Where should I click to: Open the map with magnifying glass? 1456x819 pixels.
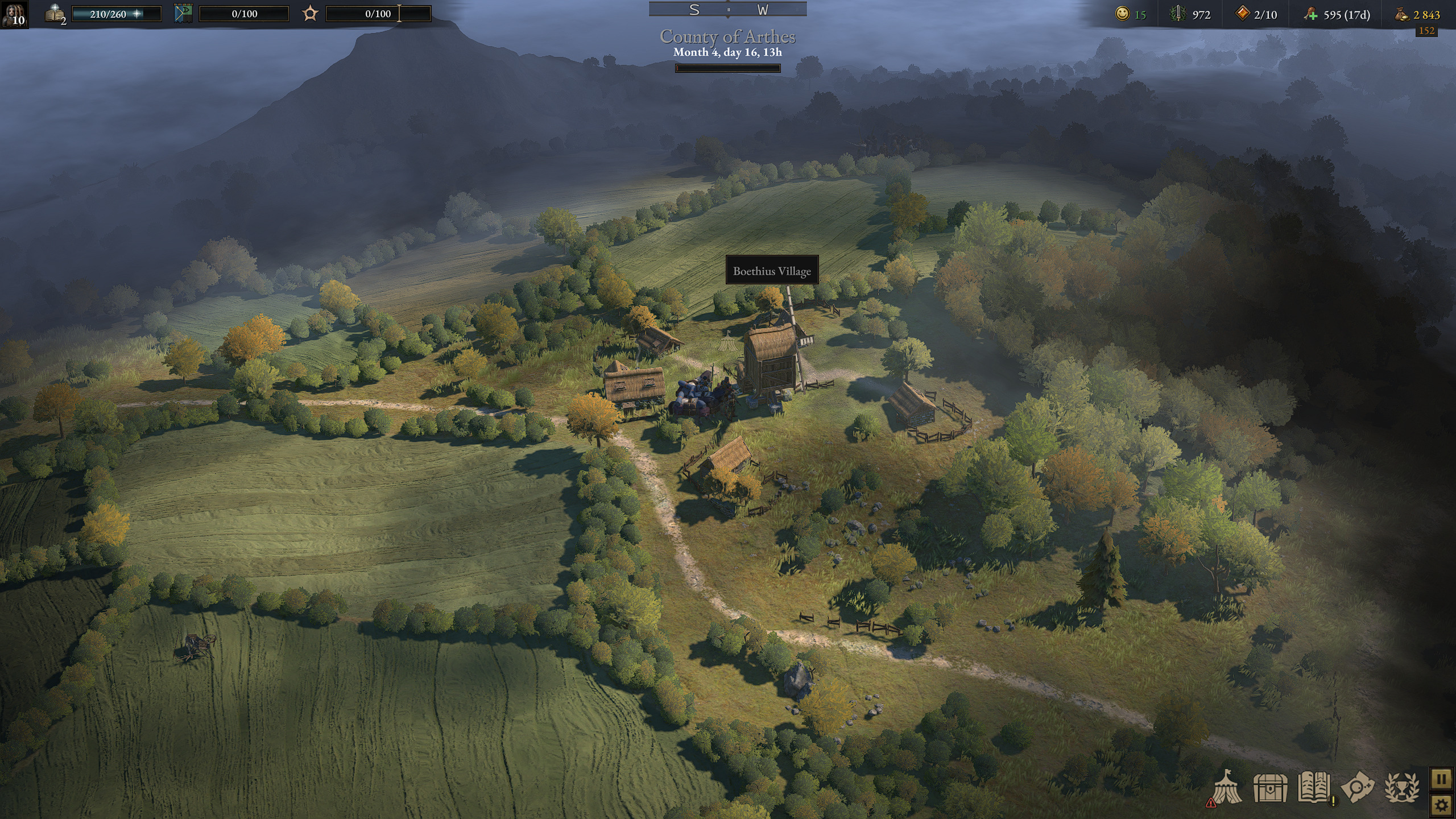point(1358,788)
